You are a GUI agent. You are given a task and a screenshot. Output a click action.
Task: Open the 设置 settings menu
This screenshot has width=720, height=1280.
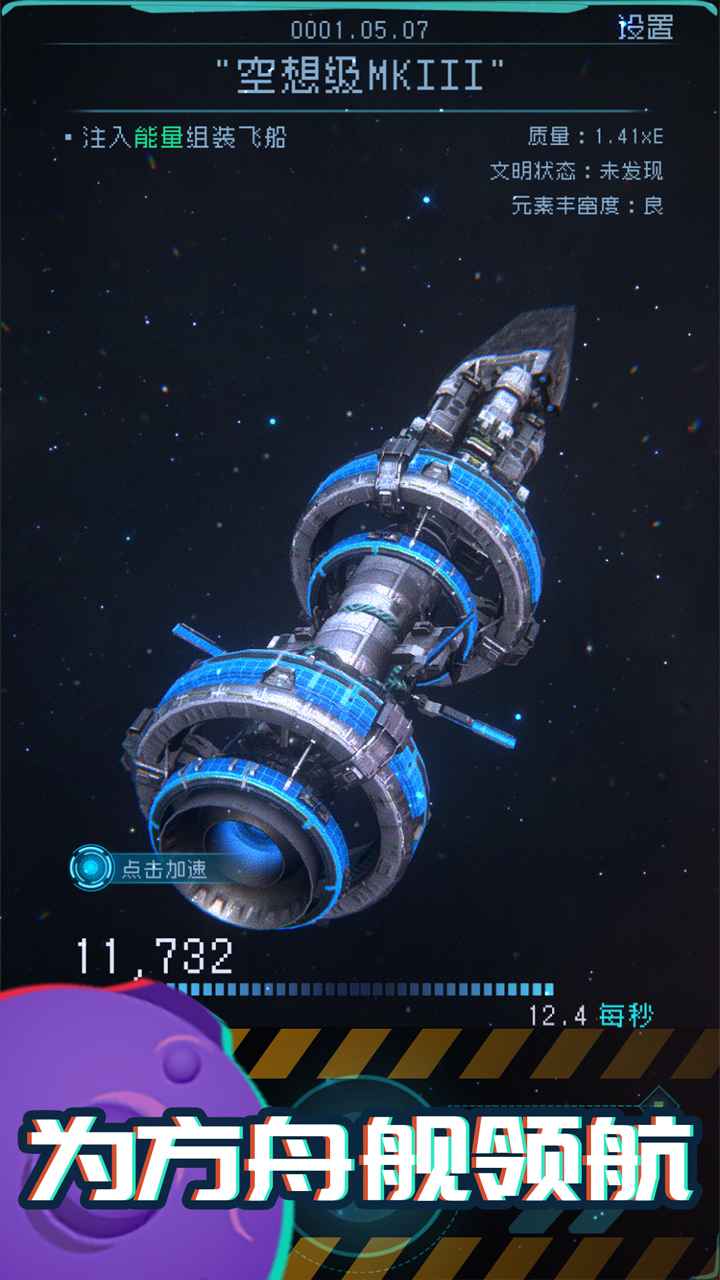click(x=645, y=28)
